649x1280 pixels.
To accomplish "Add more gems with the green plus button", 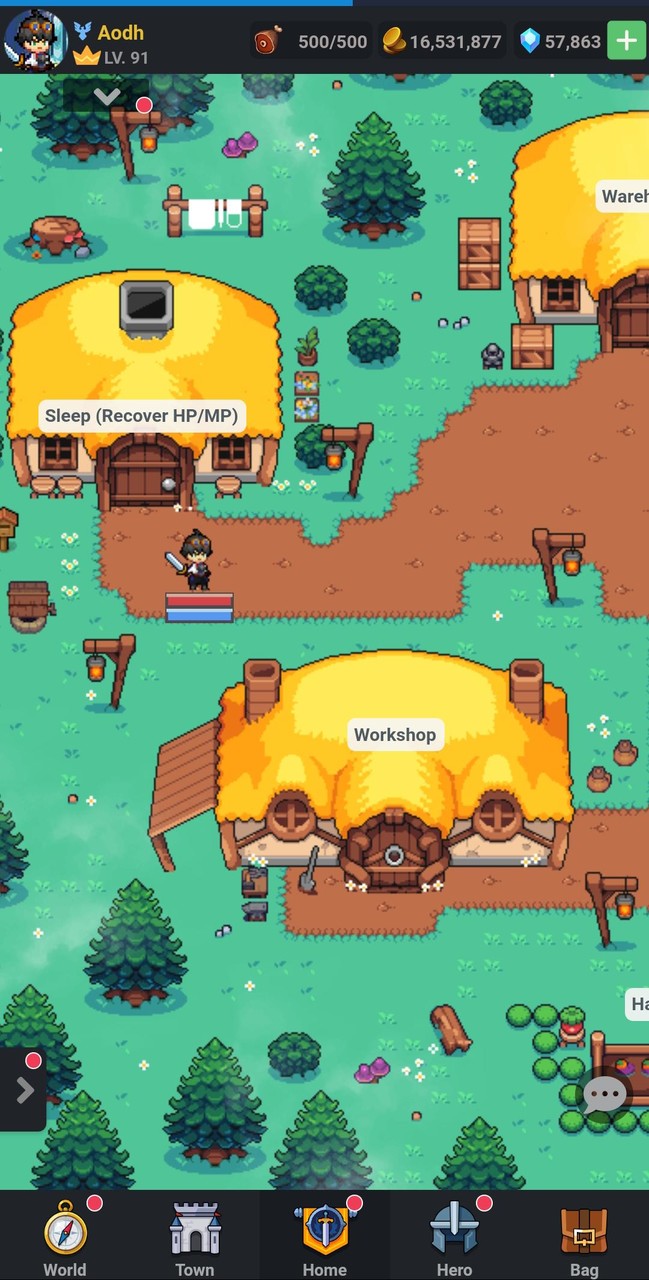I will [627, 41].
